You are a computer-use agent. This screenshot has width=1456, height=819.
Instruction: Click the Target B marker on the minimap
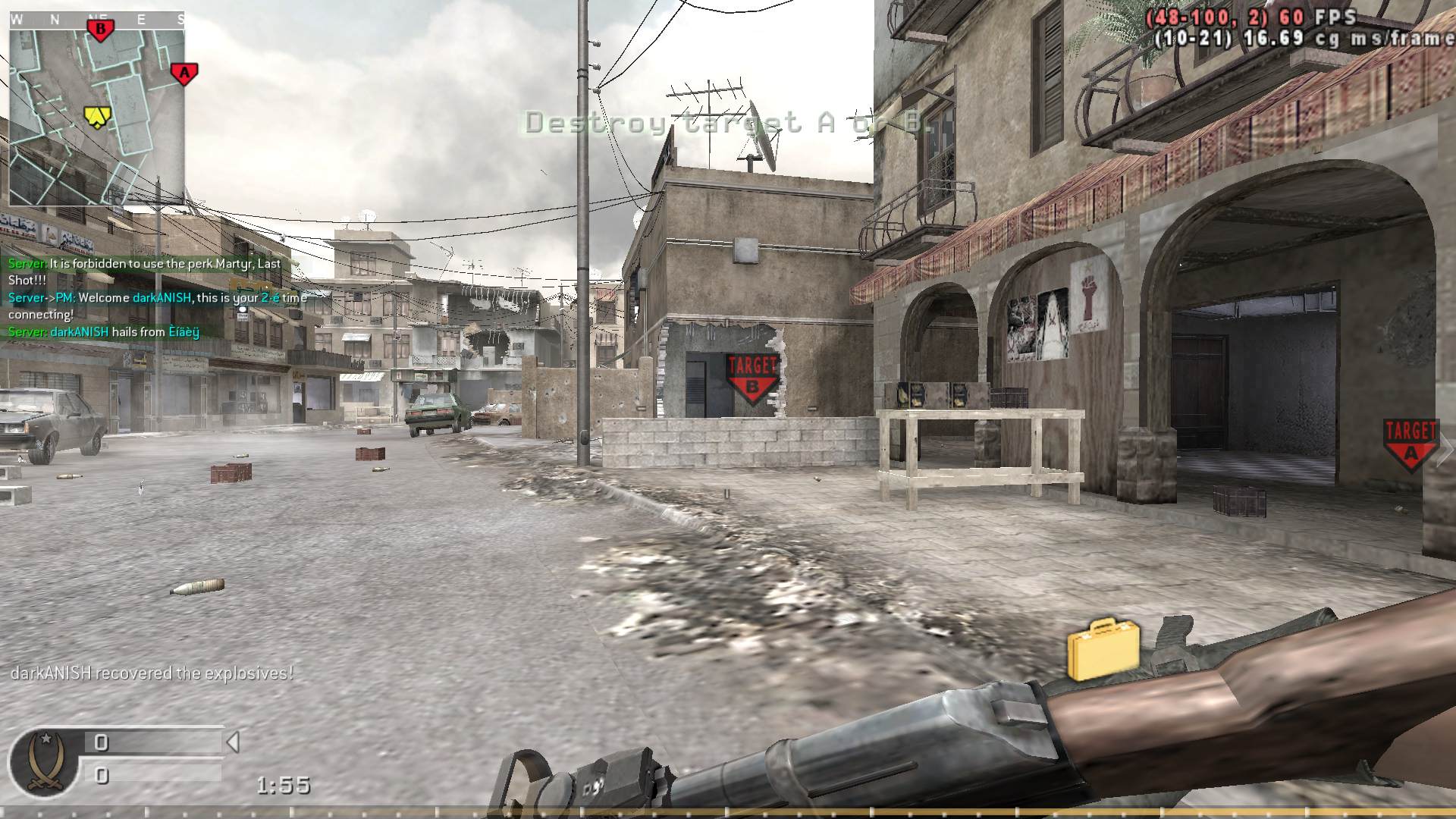point(99,29)
